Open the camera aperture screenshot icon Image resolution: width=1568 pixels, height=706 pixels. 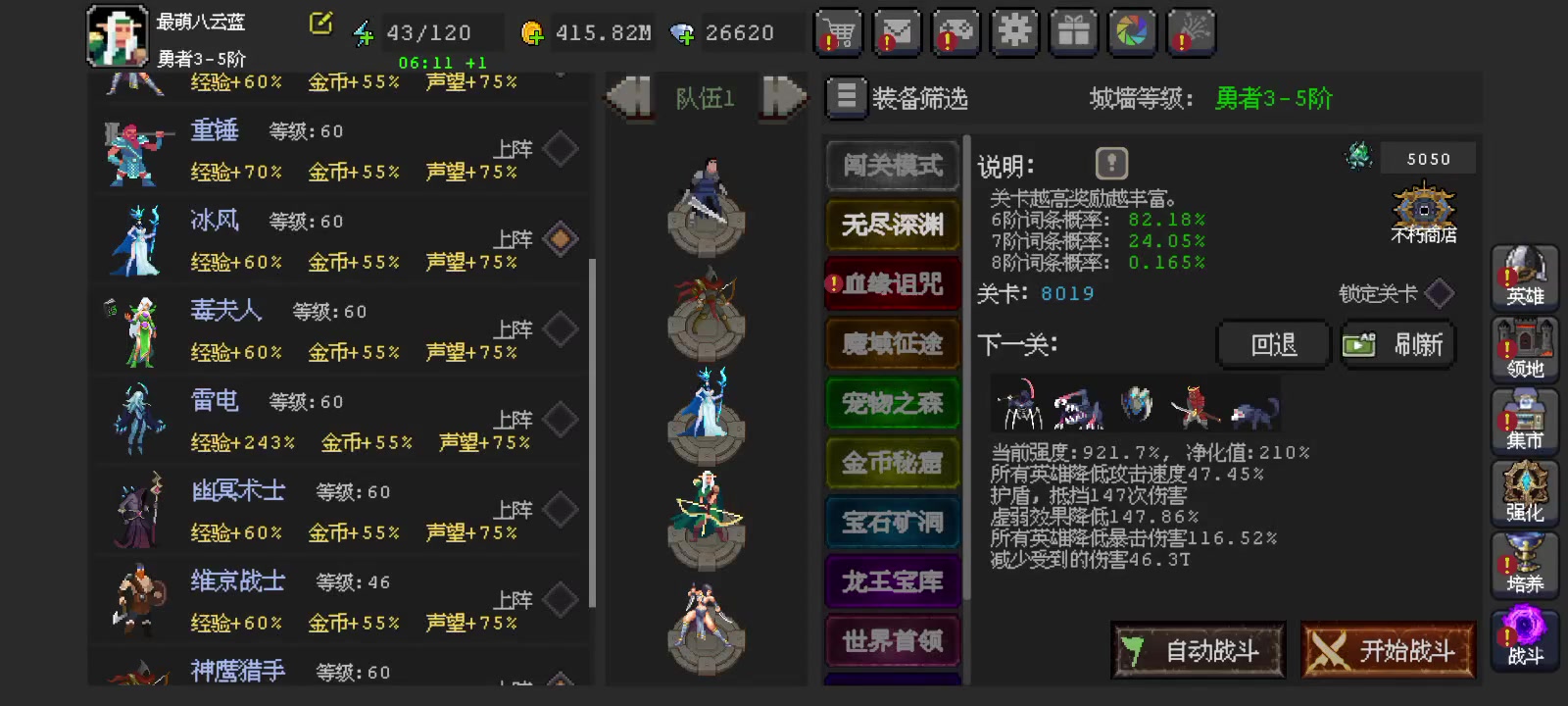(1132, 32)
